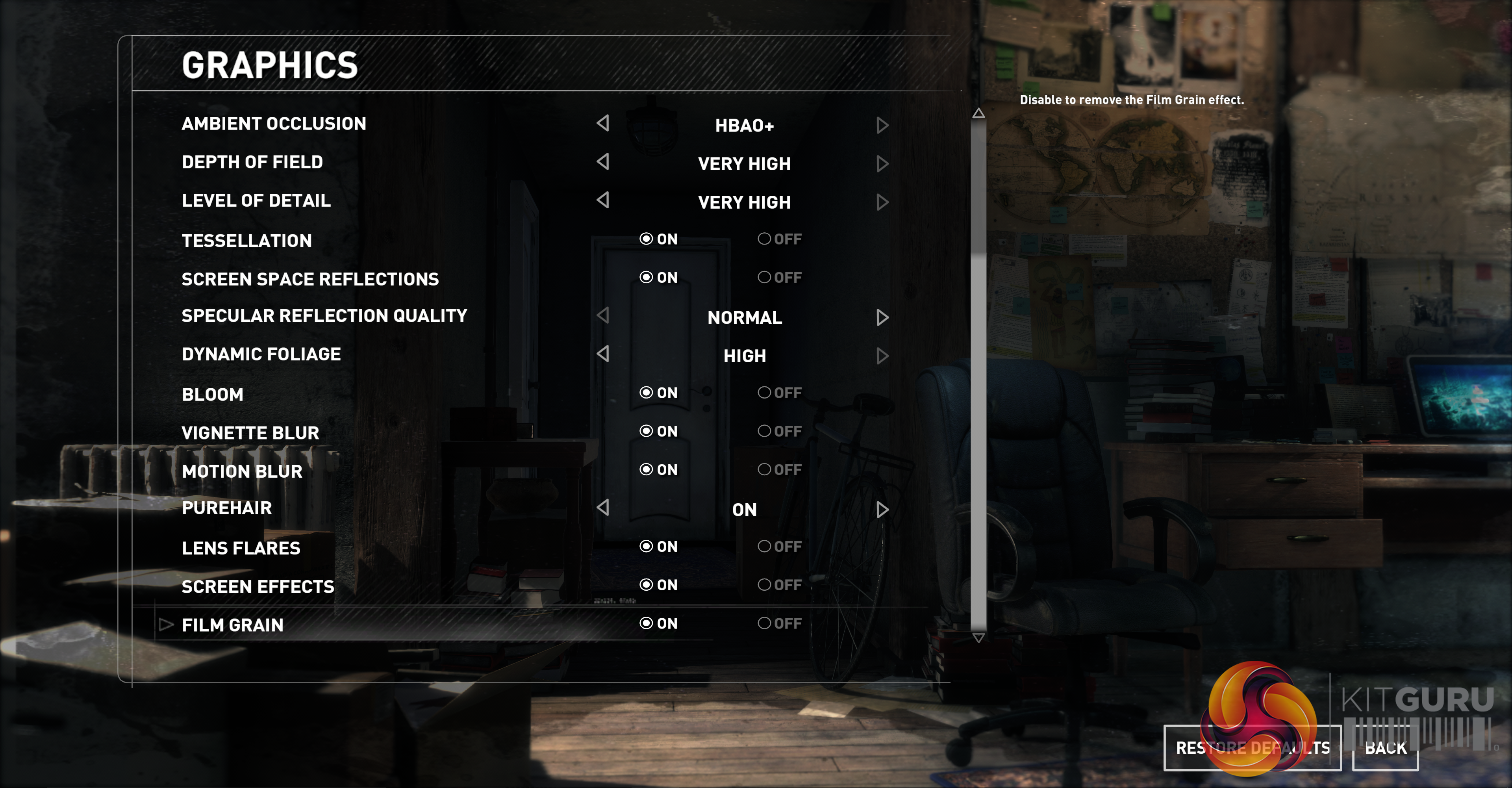Viewport: 1512px width, 788px height.
Task: Go back with the Back button
Action: click(1385, 747)
